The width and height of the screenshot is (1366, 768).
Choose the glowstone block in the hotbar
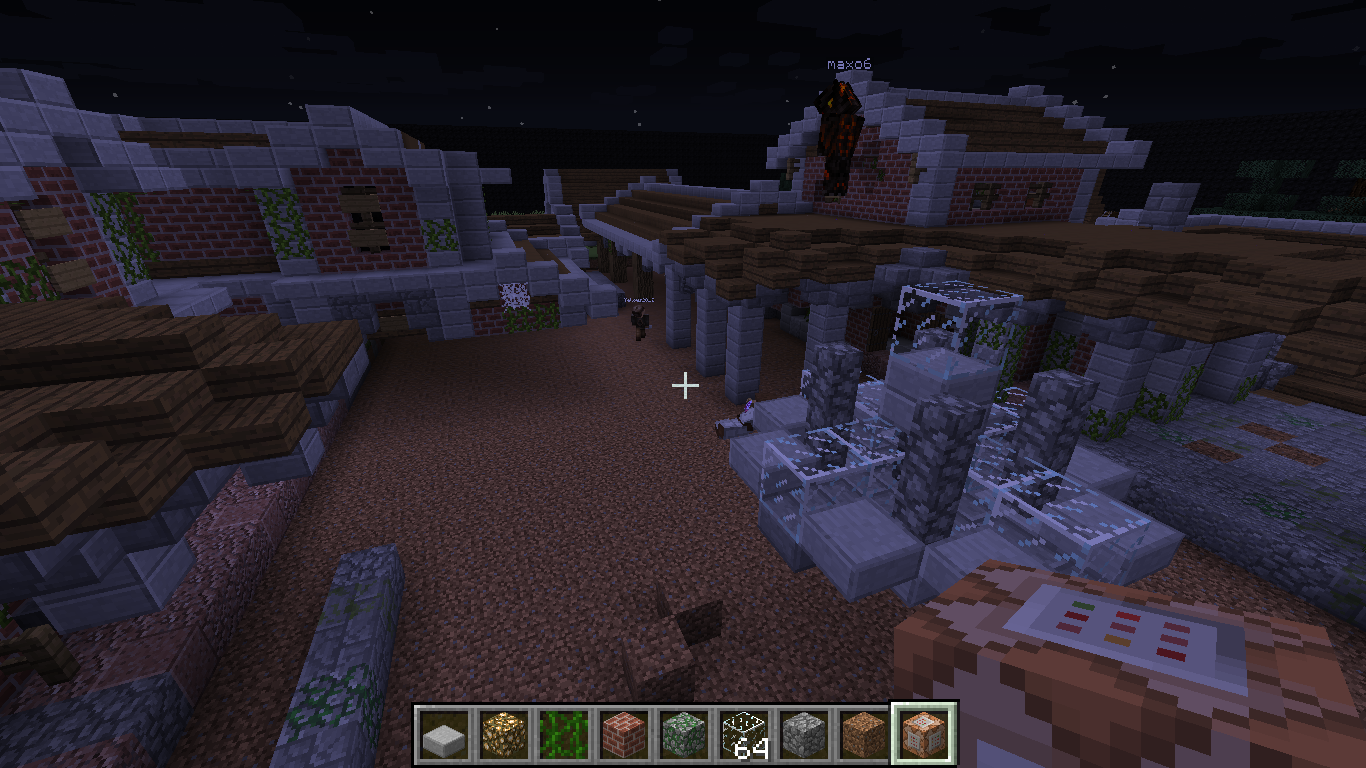click(x=503, y=736)
